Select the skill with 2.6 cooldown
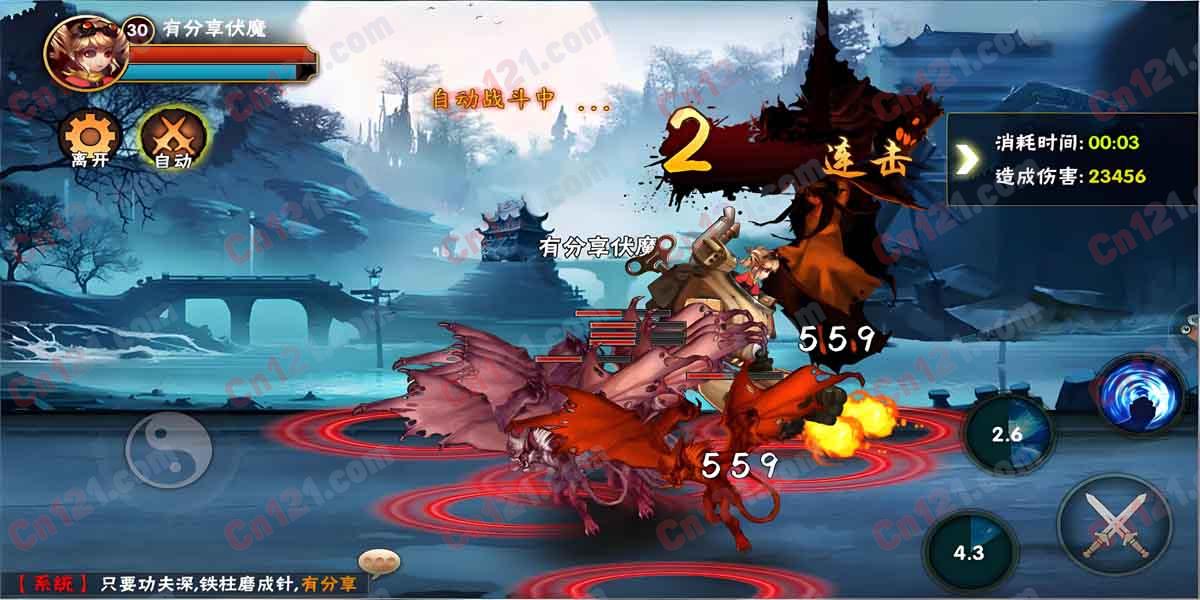1200x600 pixels. (1007, 432)
